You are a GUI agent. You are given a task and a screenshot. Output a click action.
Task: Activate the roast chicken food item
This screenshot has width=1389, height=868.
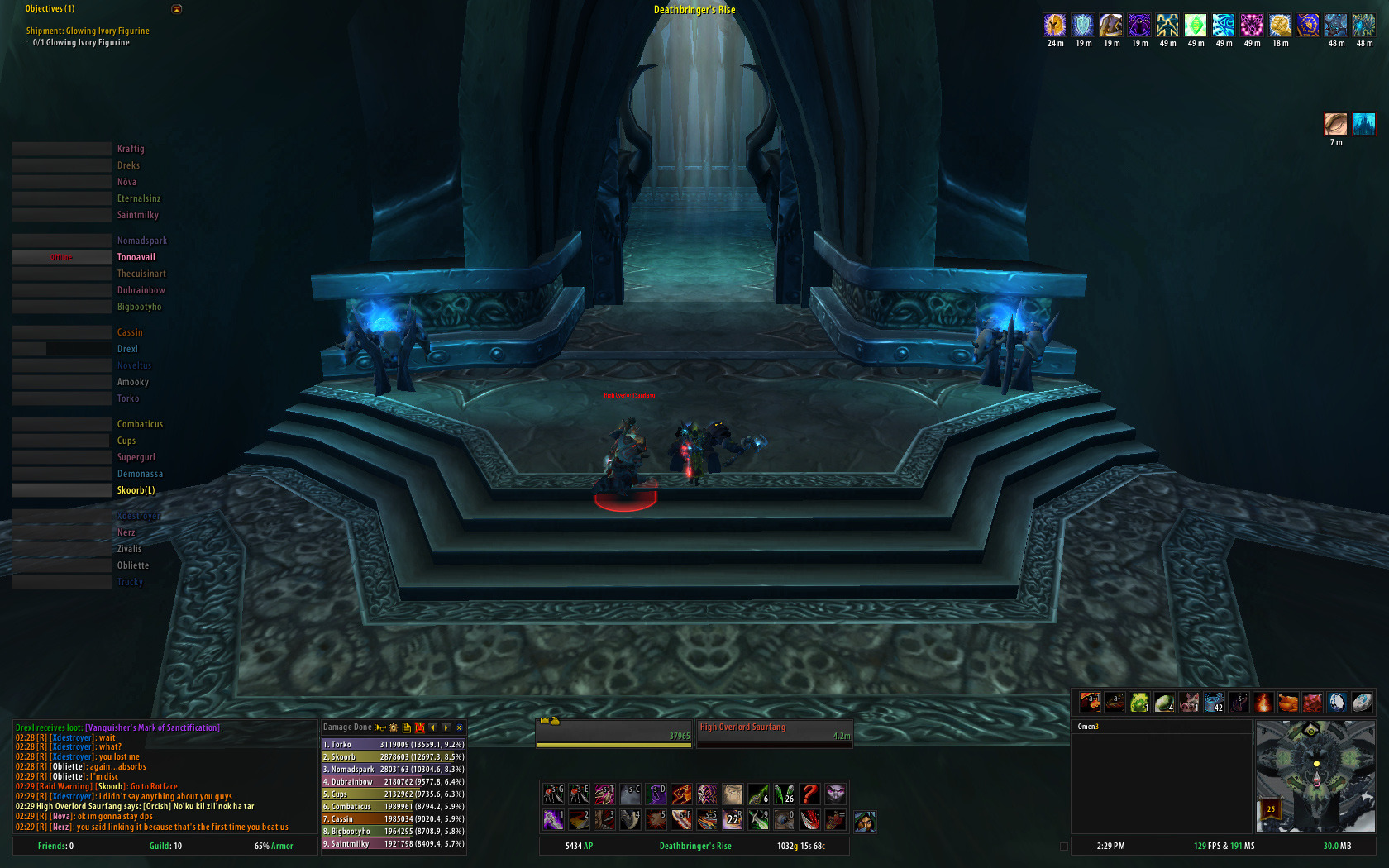(x=1288, y=703)
